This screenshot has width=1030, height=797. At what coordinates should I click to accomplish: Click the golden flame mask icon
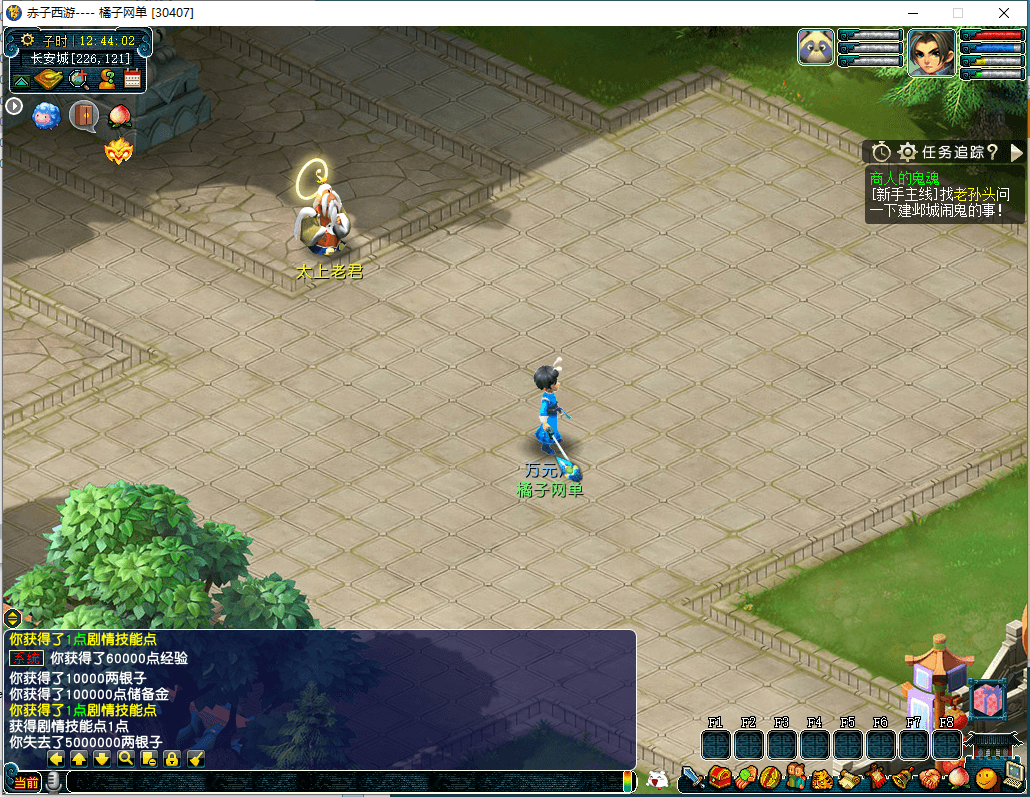click(118, 152)
